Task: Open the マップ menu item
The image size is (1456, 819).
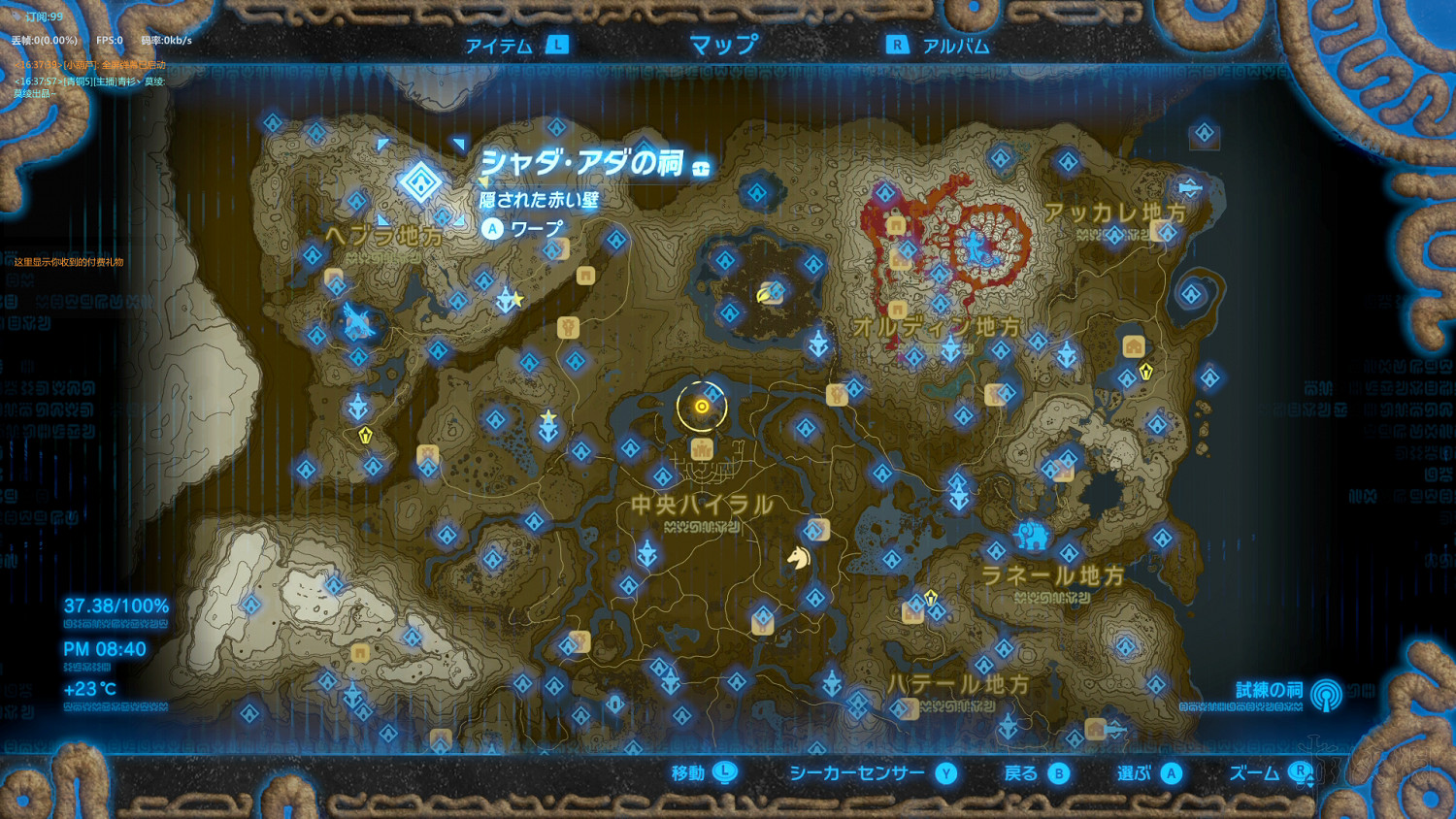Action: 721,44
